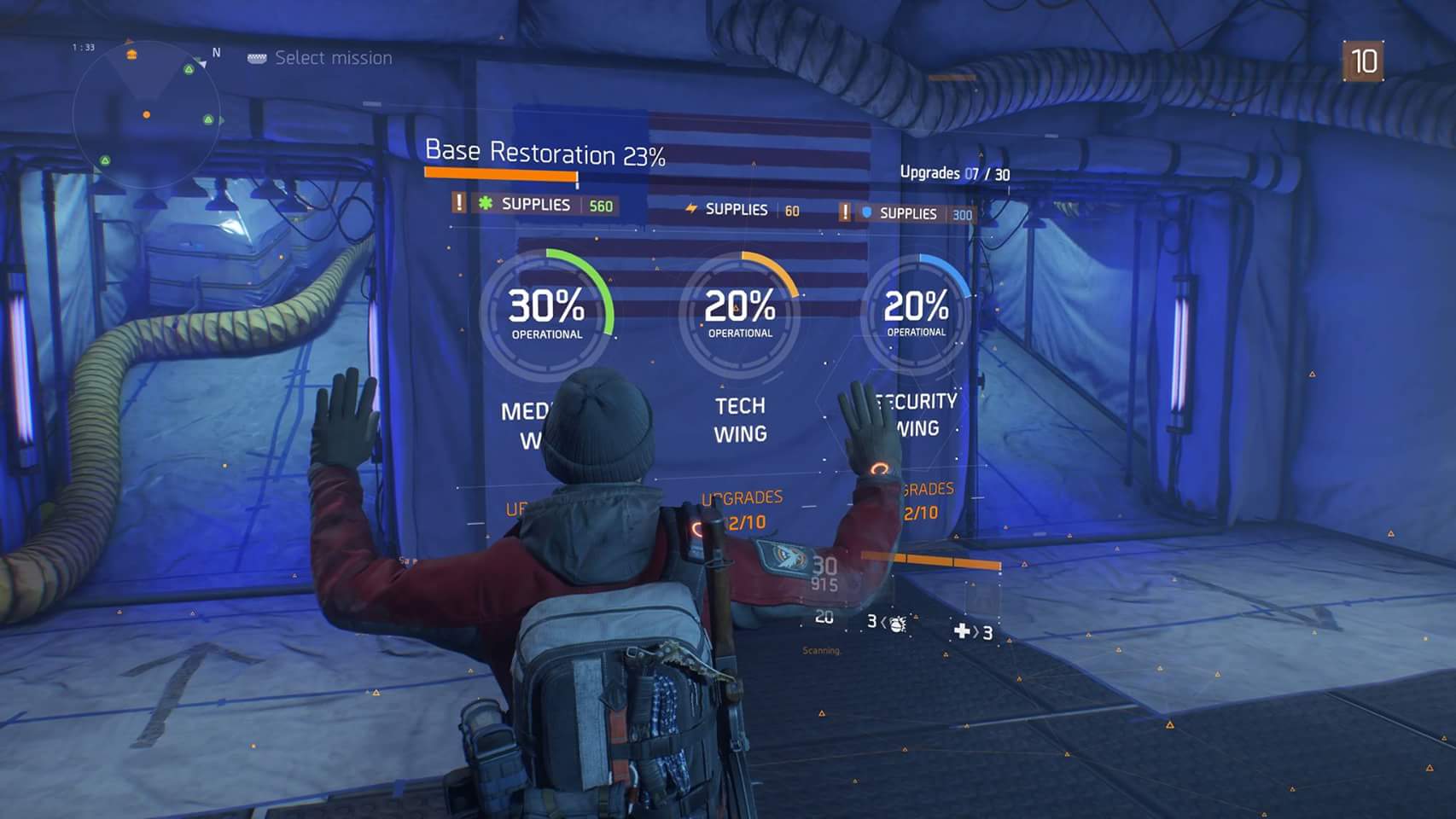The height and width of the screenshot is (819, 1456).
Task: Click the grenade icon
Action: click(896, 624)
